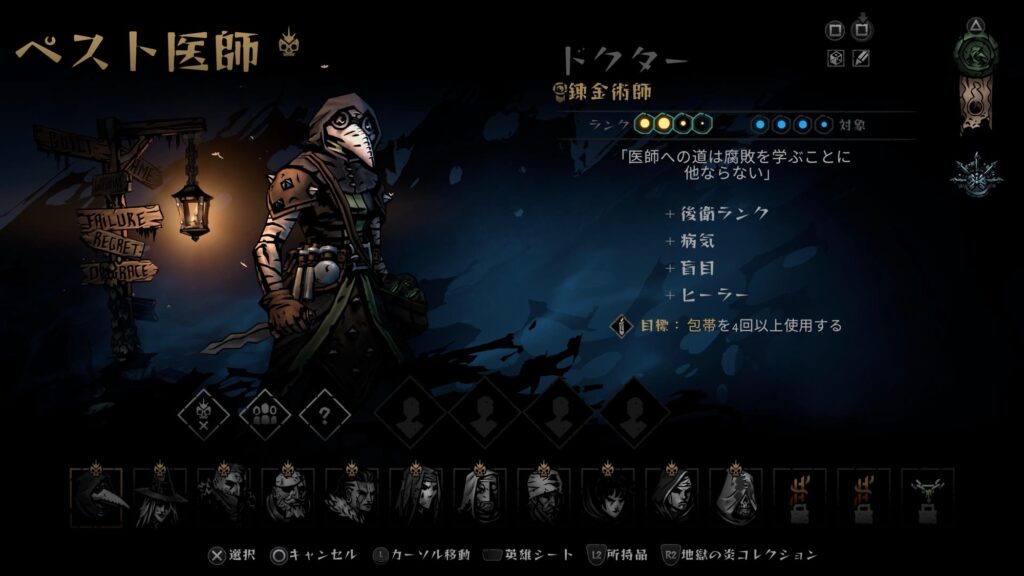The height and width of the screenshot is (576, 1024).
Task: Click the crest icon beside ペスト医師
Action: tap(289, 42)
